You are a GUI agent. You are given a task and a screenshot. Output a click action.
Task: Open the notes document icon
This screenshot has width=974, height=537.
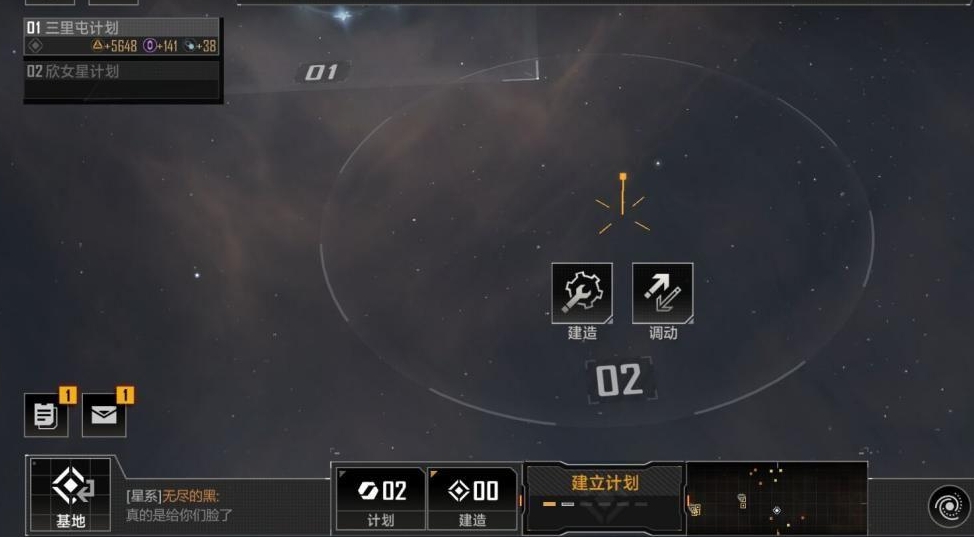[46, 415]
